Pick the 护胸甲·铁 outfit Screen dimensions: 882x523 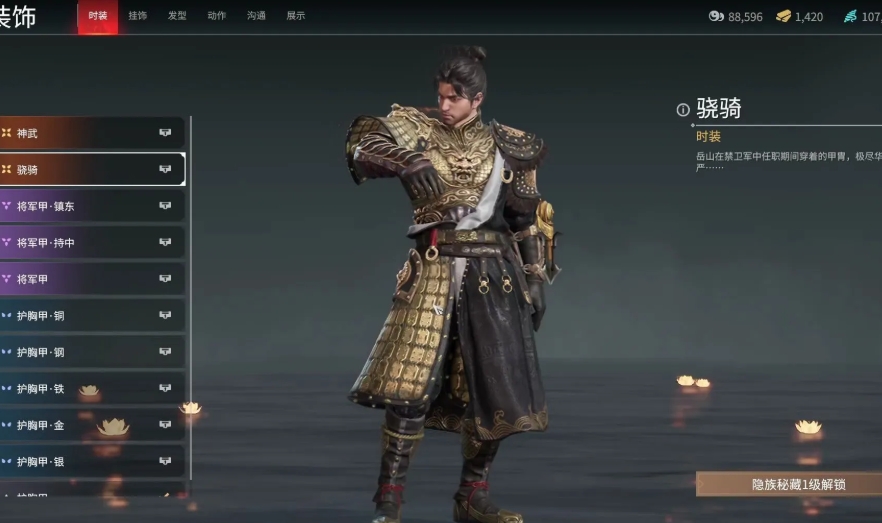tap(90, 389)
